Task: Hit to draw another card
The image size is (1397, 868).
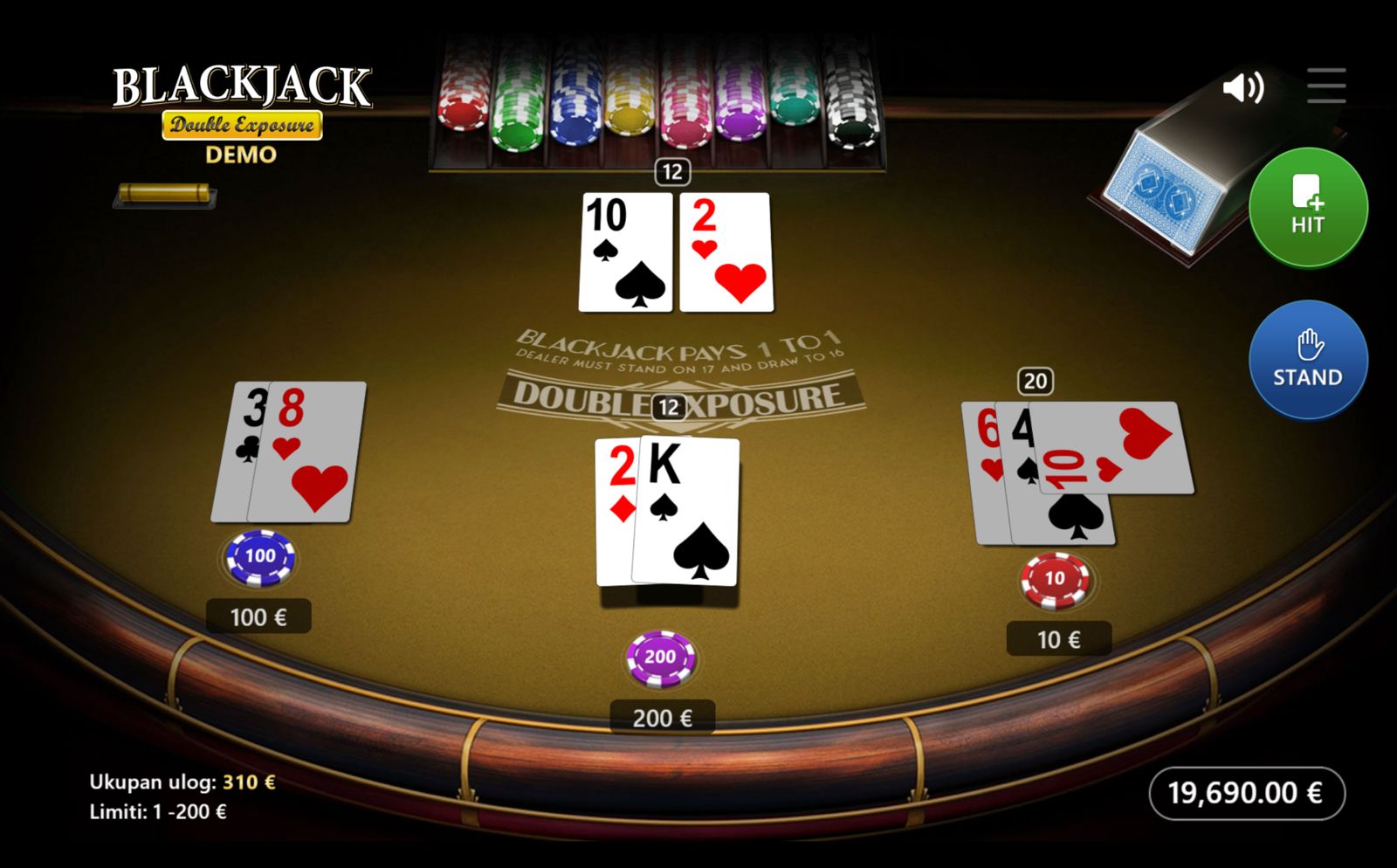Action: [1307, 207]
